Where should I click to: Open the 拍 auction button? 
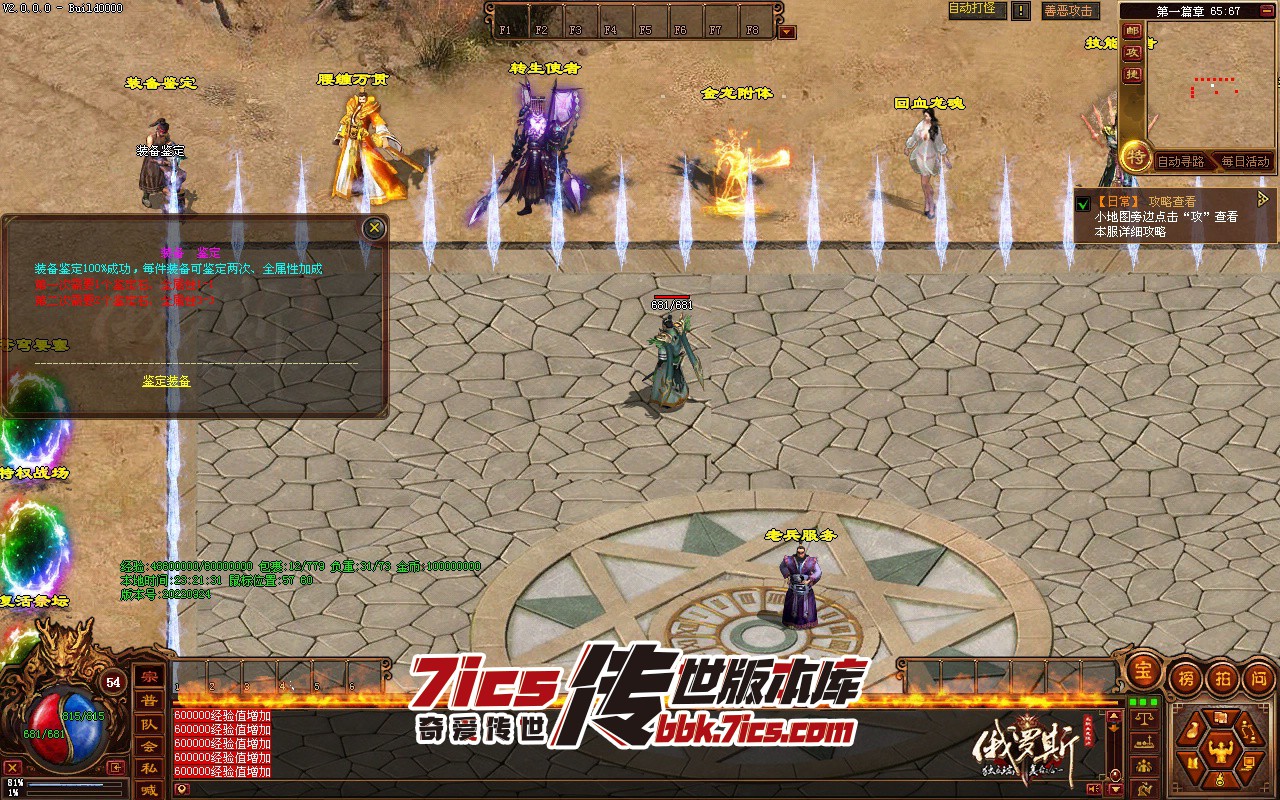[1221, 678]
